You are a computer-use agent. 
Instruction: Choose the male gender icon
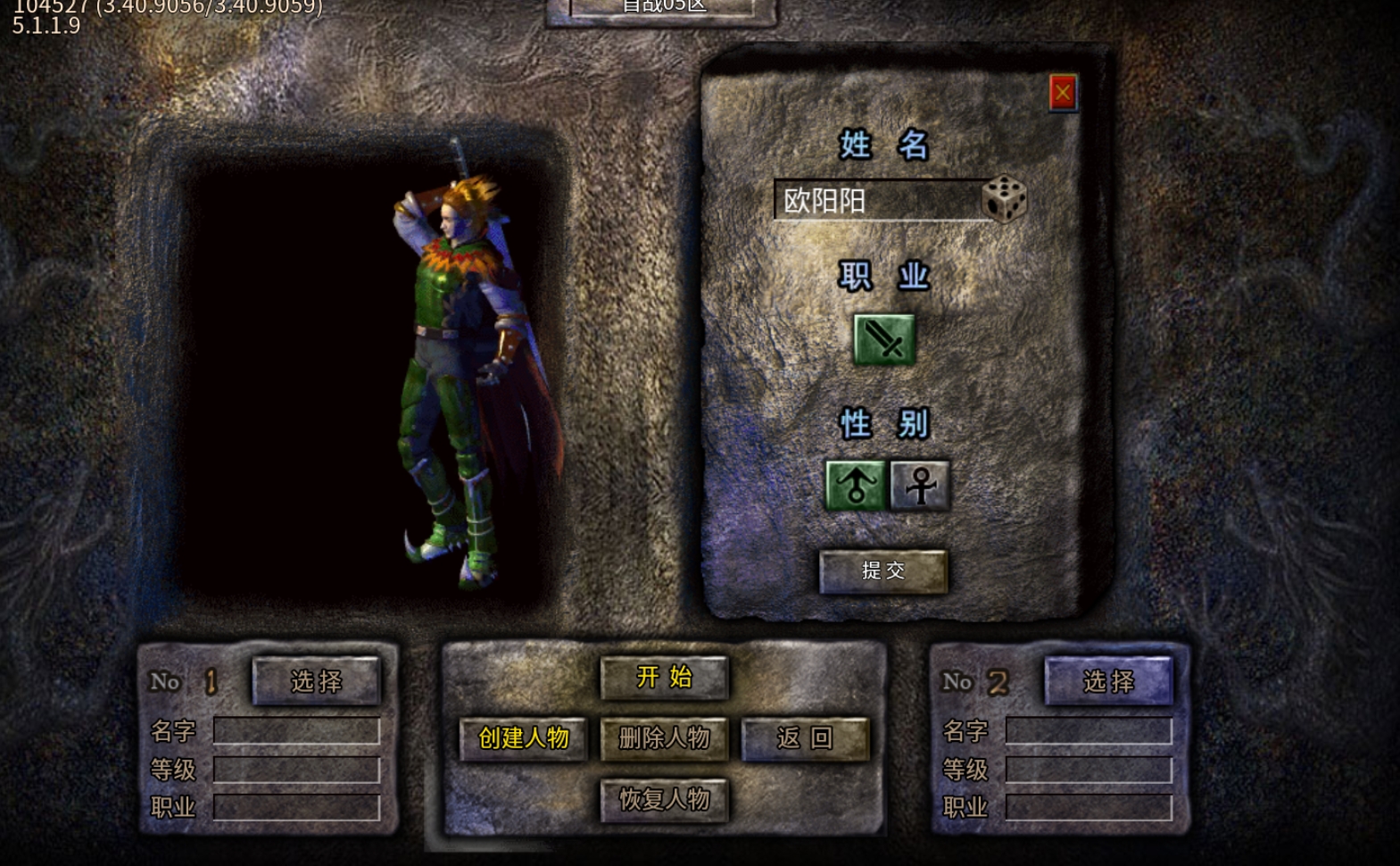(x=855, y=485)
